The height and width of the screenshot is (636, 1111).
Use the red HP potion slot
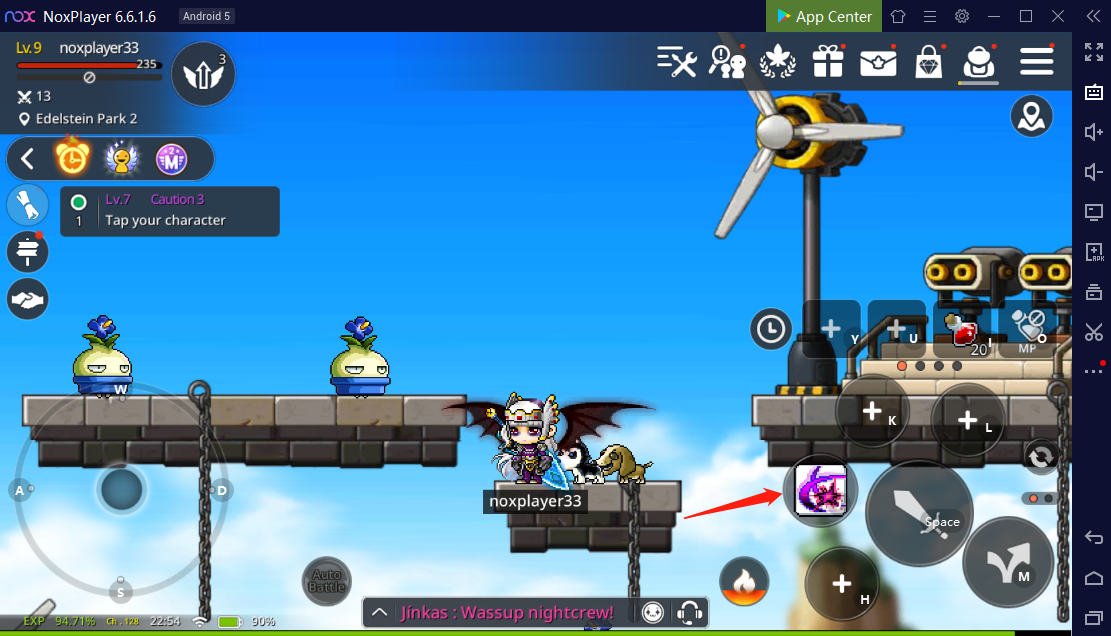964,329
